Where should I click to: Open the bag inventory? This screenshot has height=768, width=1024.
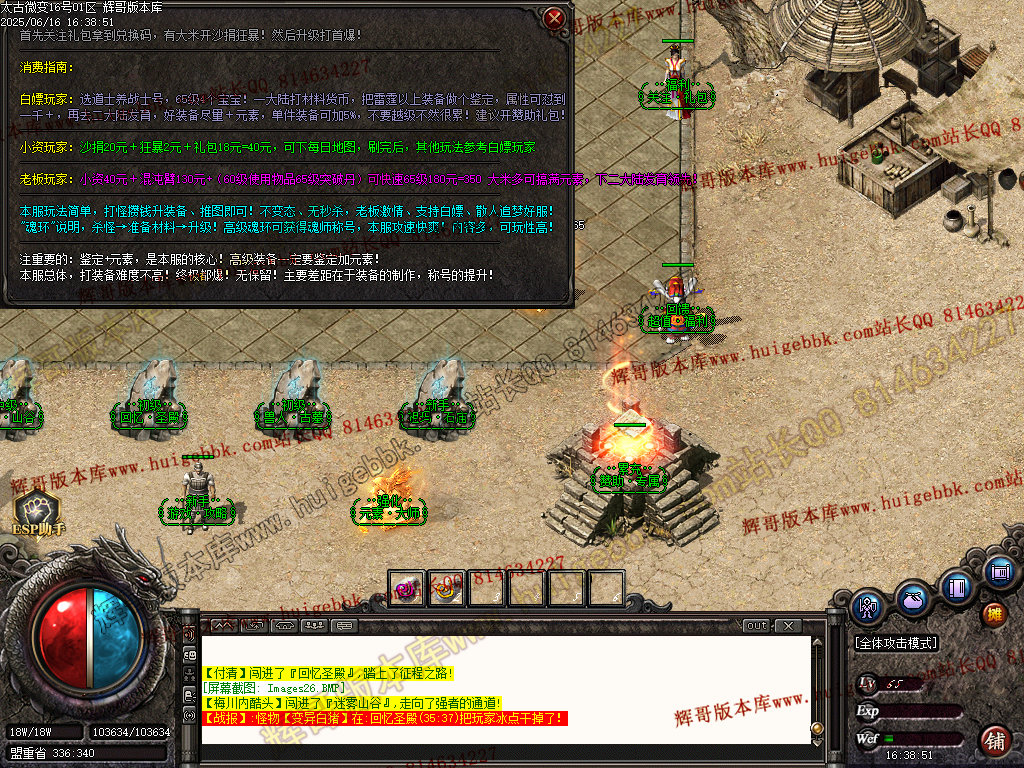point(912,599)
